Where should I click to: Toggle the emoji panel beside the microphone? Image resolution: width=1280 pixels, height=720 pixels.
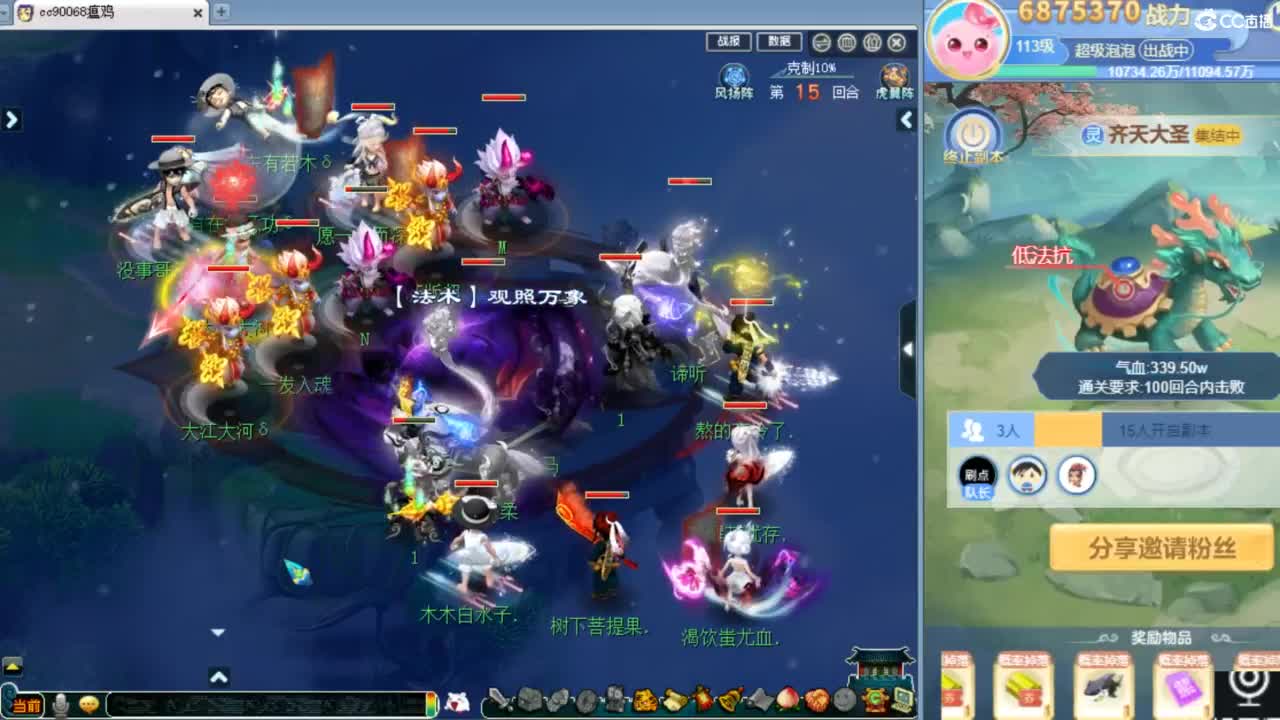pos(89,703)
